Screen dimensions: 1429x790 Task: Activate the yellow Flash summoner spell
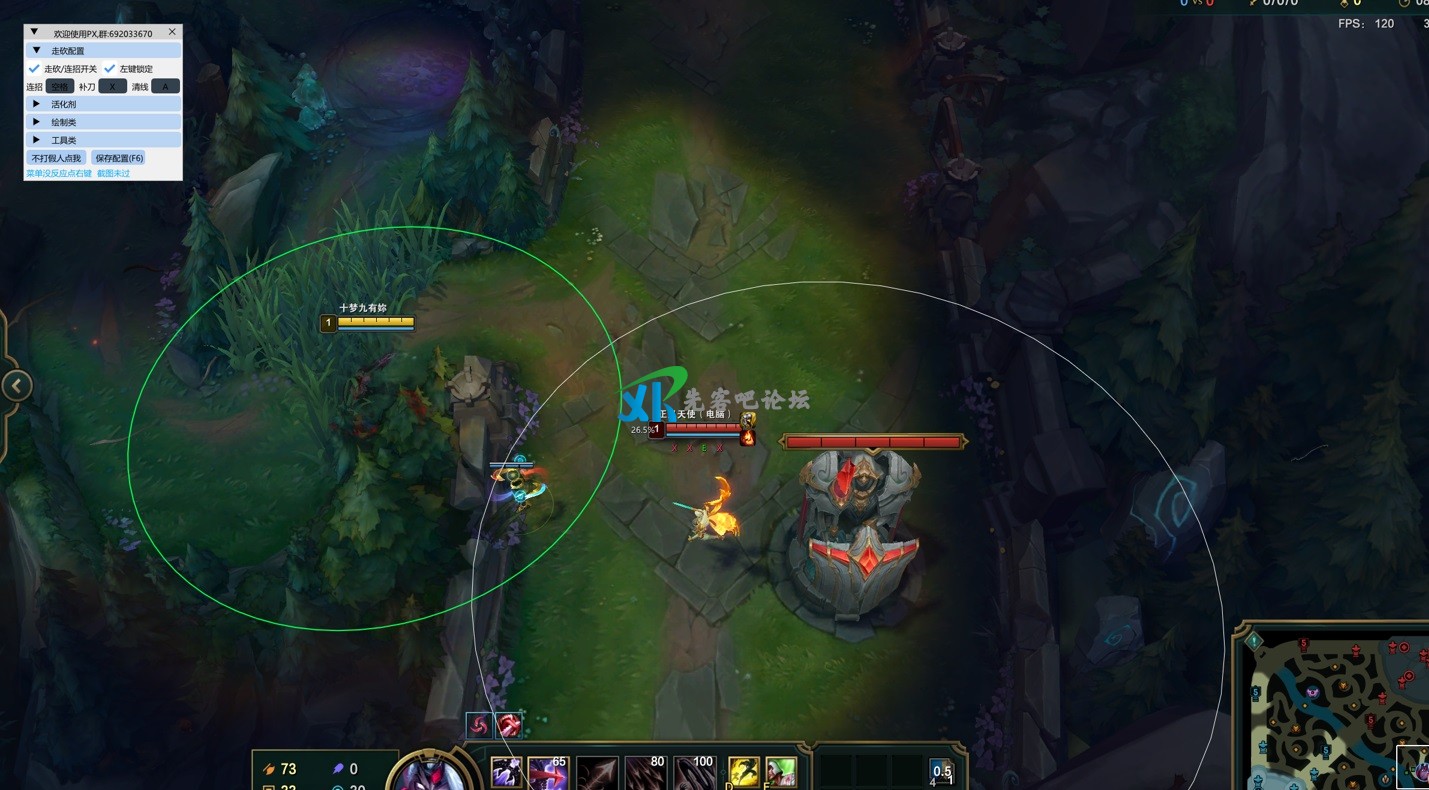pos(743,771)
